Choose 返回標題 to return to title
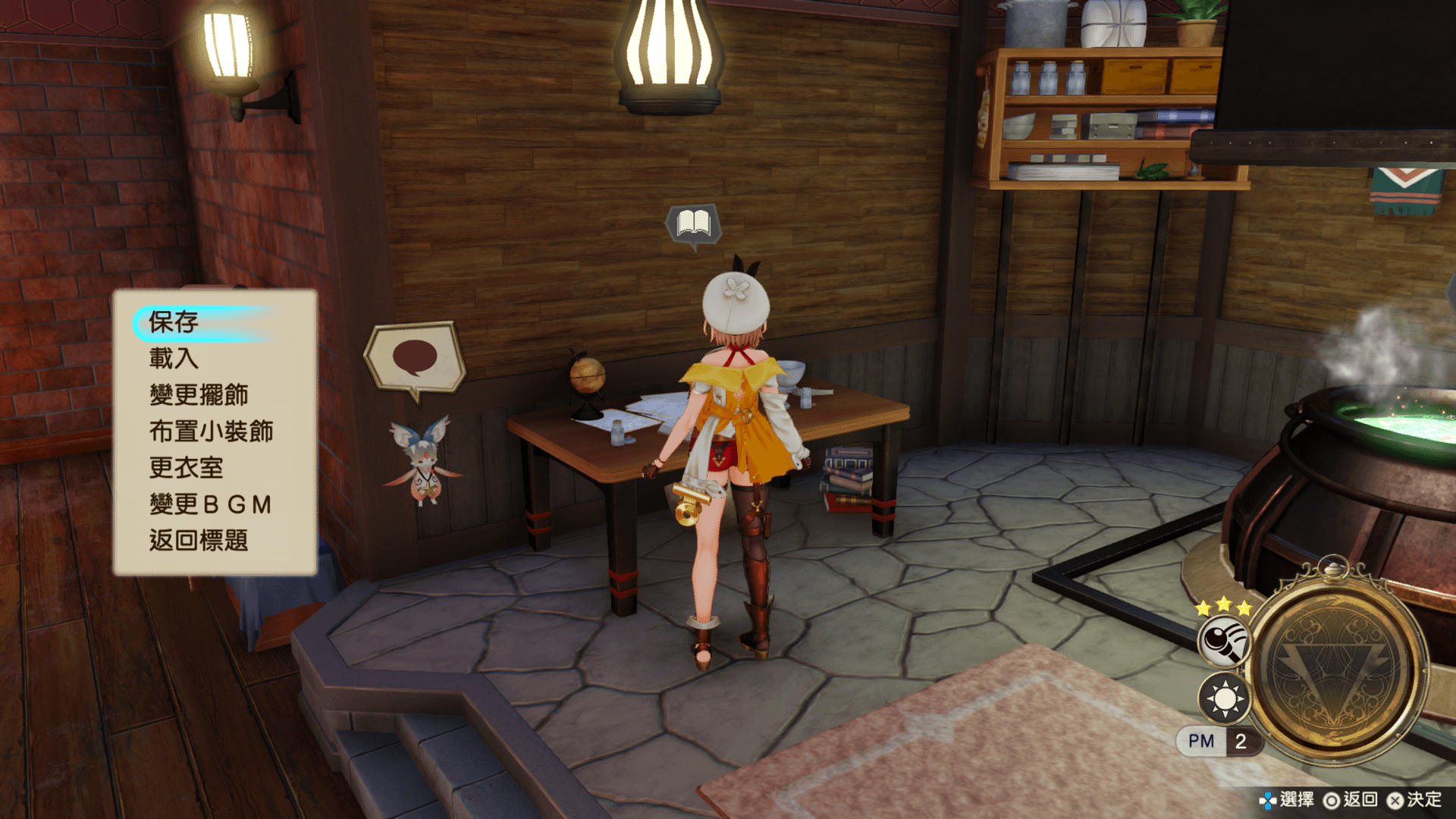Viewport: 1456px width, 819px height. (199, 541)
